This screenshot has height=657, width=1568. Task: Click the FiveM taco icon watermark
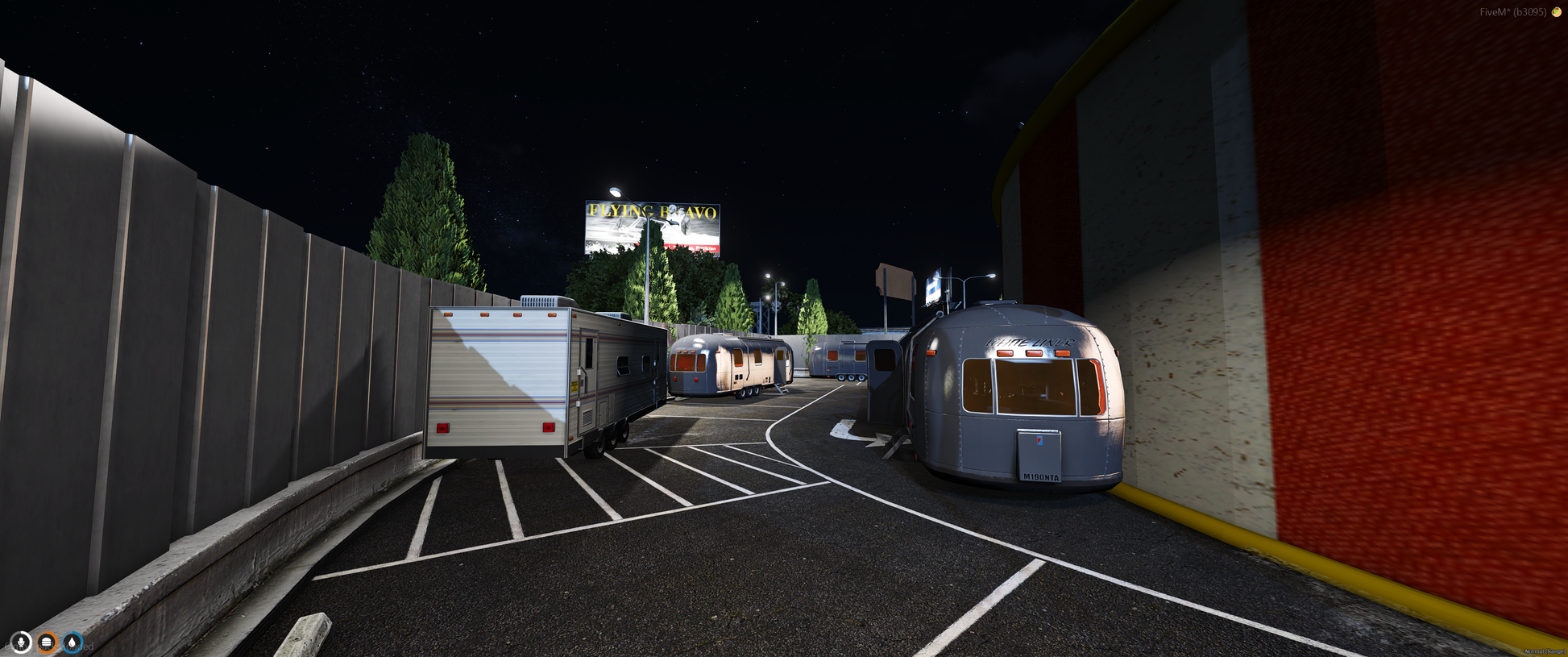click(x=1557, y=12)
